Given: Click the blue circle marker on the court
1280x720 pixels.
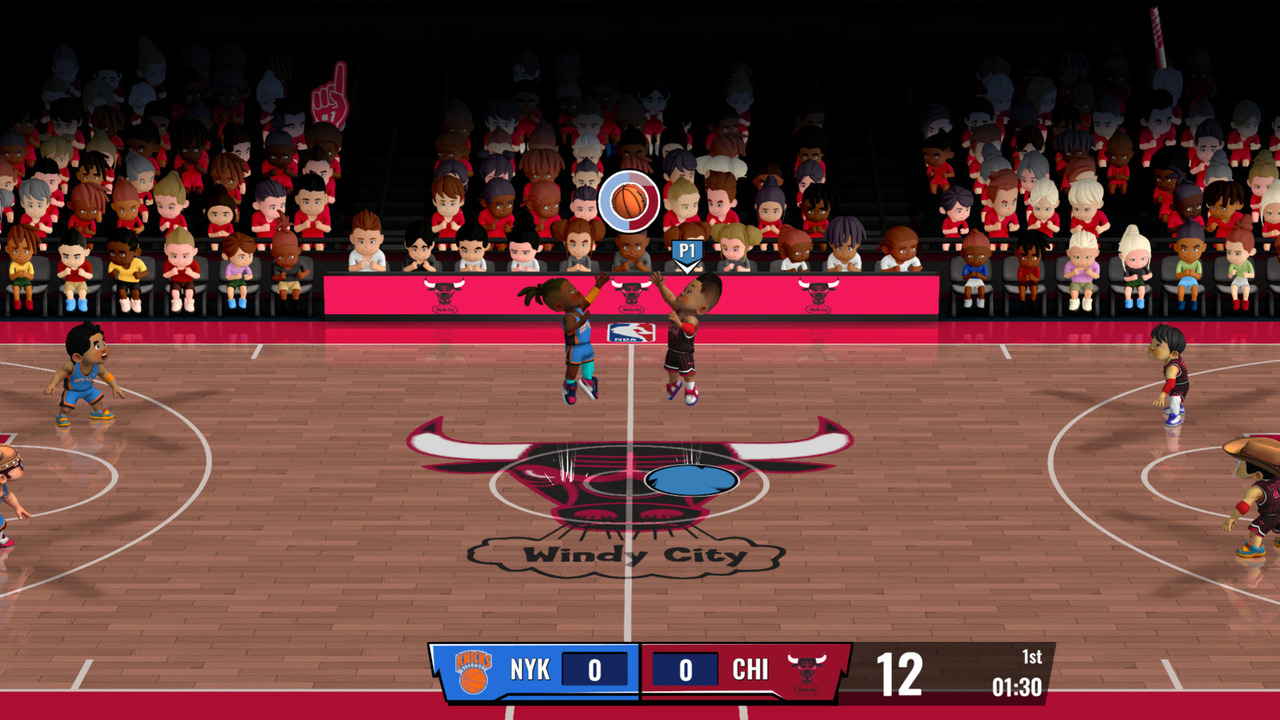Looking at the screenshot, I should [693, 482].
